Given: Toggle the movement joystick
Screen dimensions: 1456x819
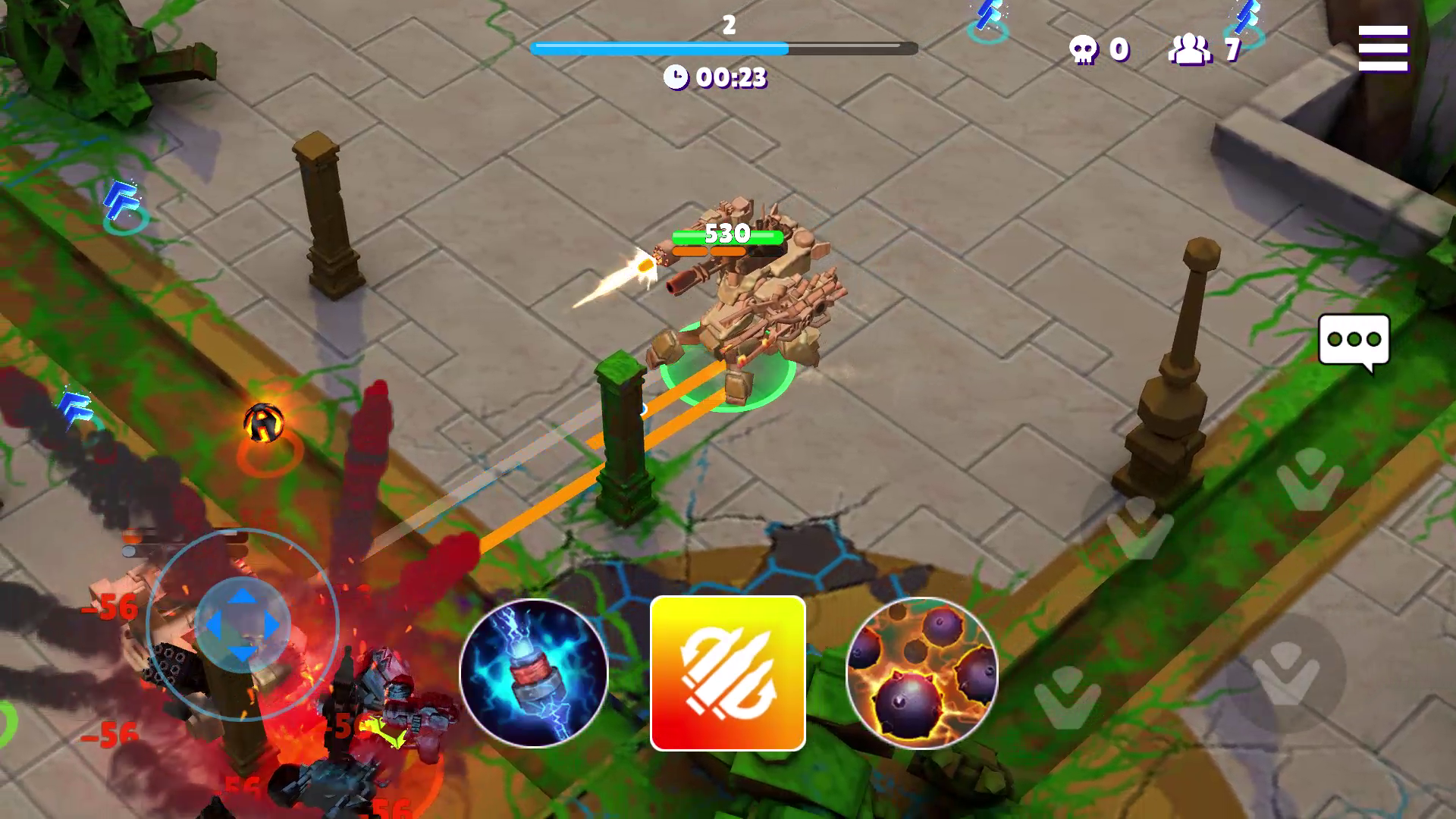Looking at the screenshot, I should point(241,623).
